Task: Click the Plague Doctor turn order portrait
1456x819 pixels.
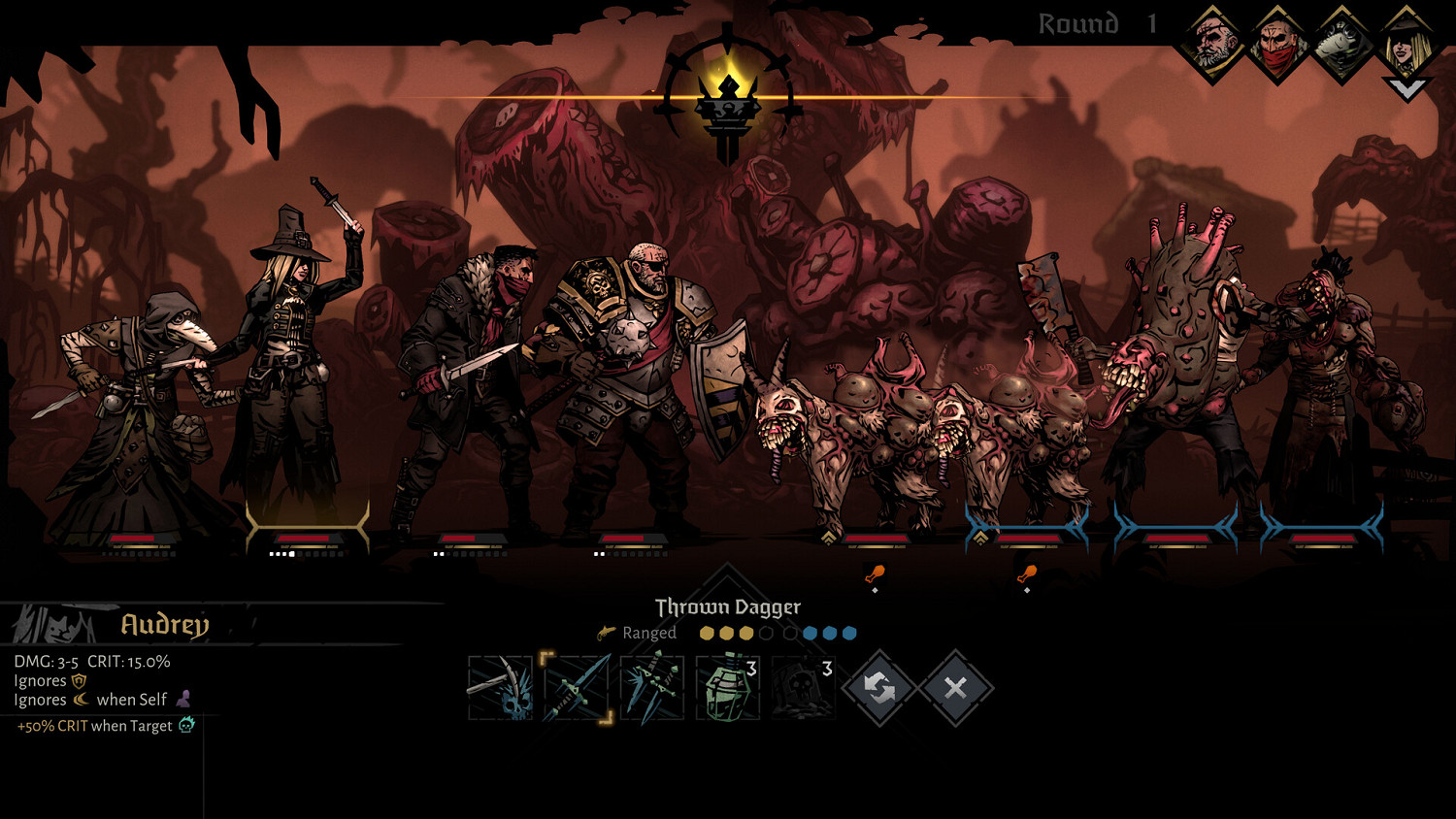Action: pos(1341,44)
